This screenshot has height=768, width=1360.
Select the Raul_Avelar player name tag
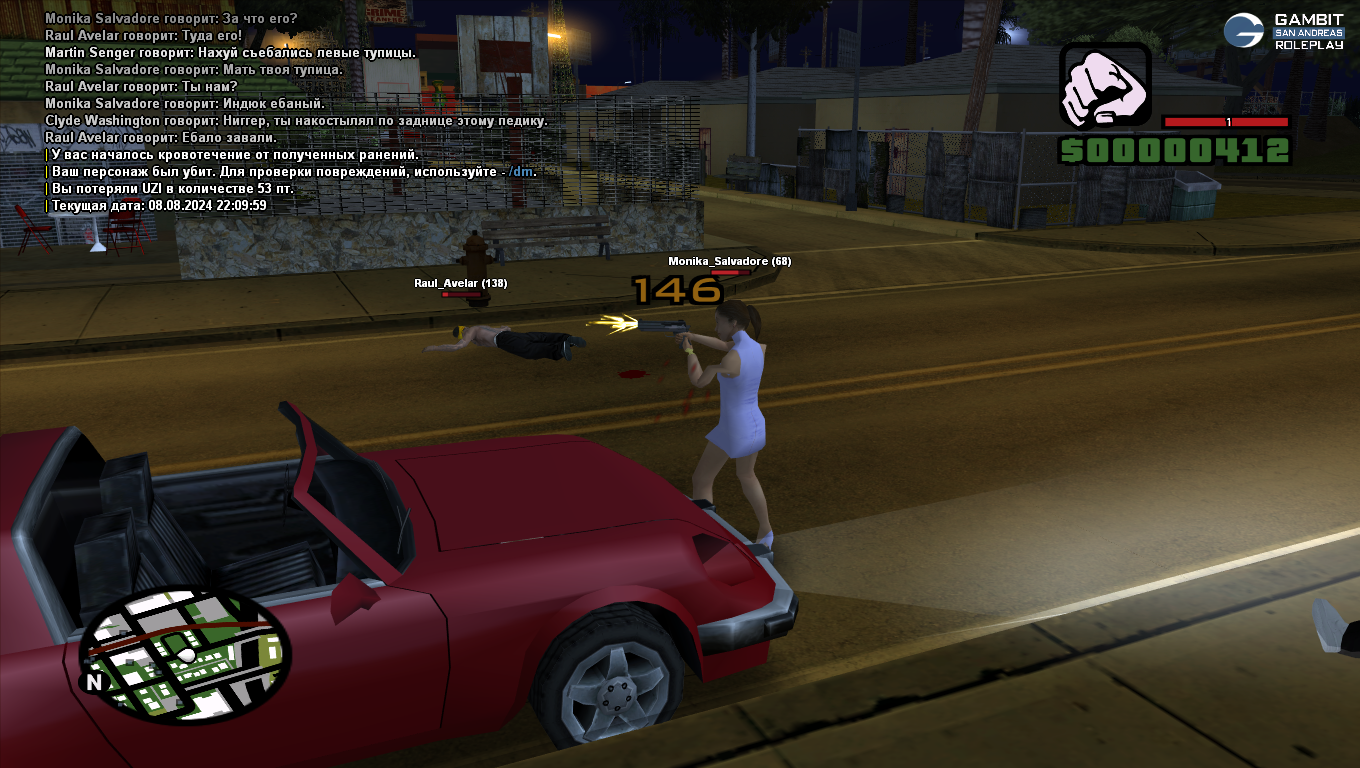tap(460, 284)
